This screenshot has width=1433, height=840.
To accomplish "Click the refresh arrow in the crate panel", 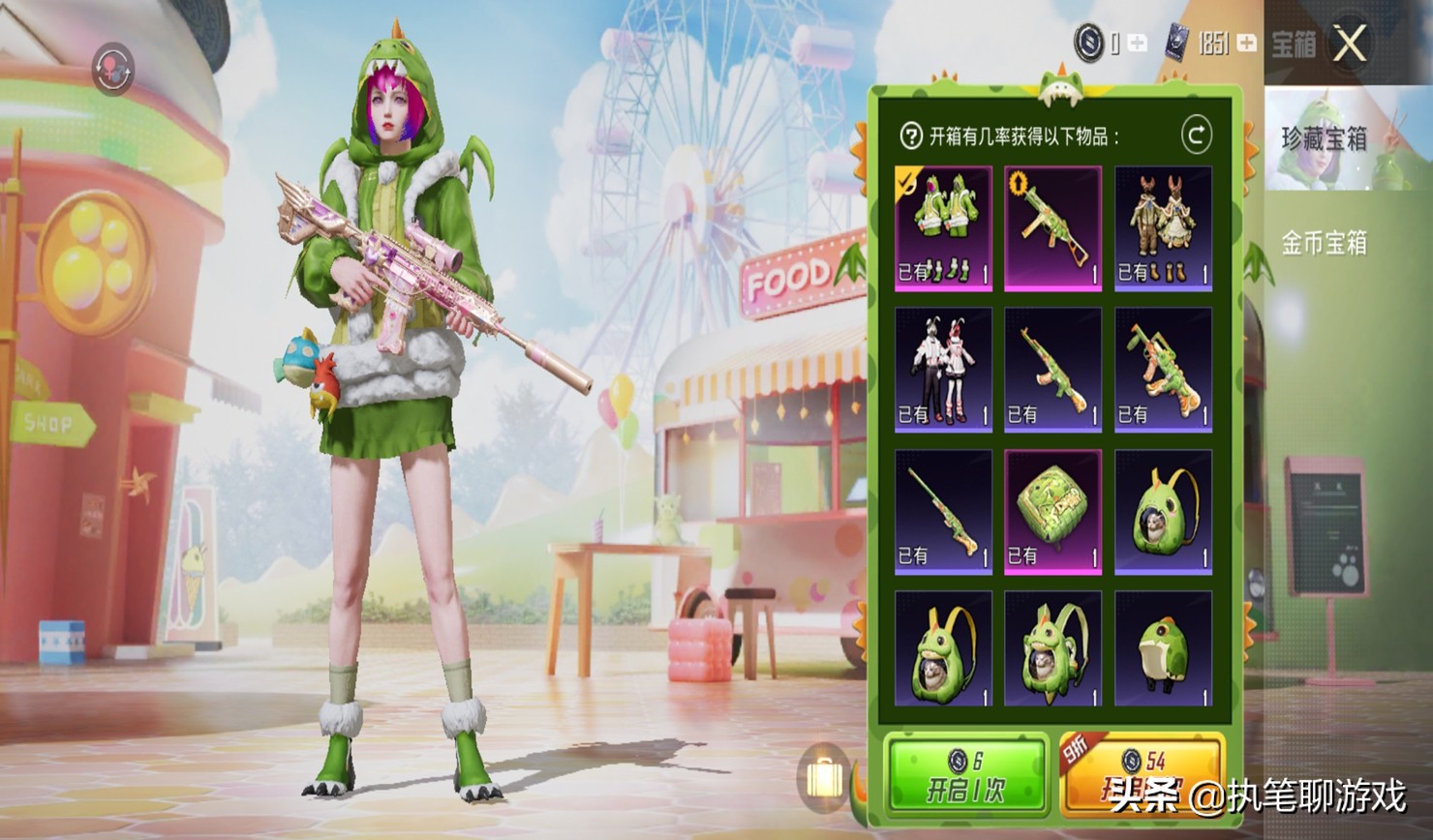I will (1197, 135).
